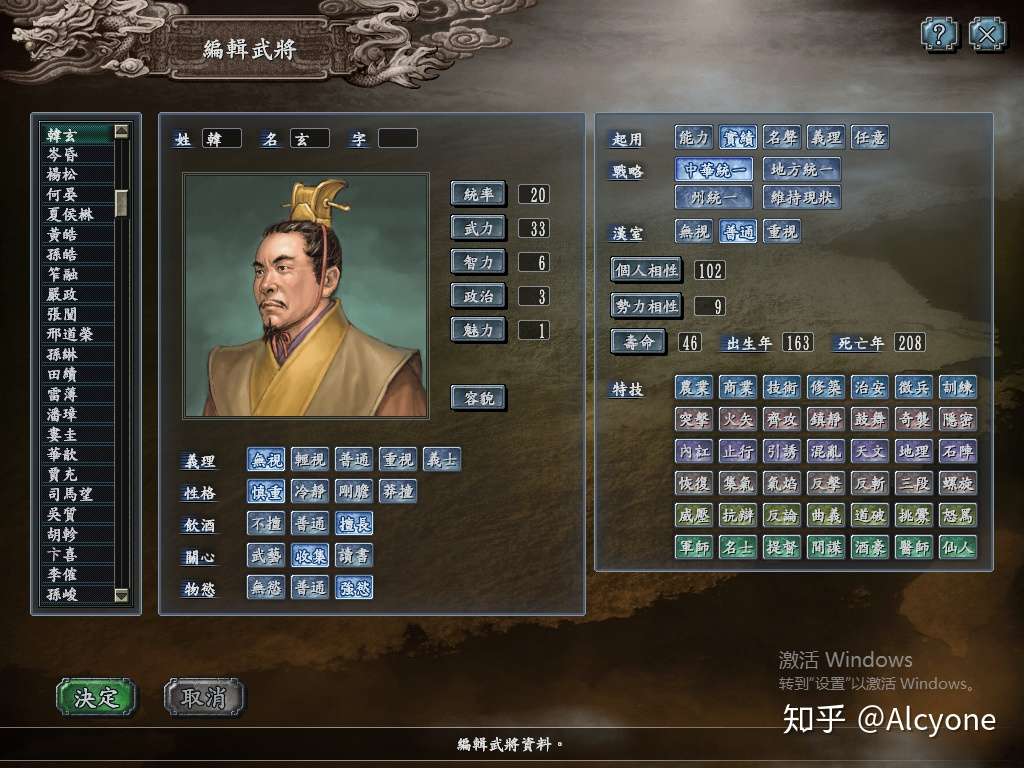The image size is (1024, 768).
Task: Click the surname 姓 input field
Action: (x=221, y=139)
